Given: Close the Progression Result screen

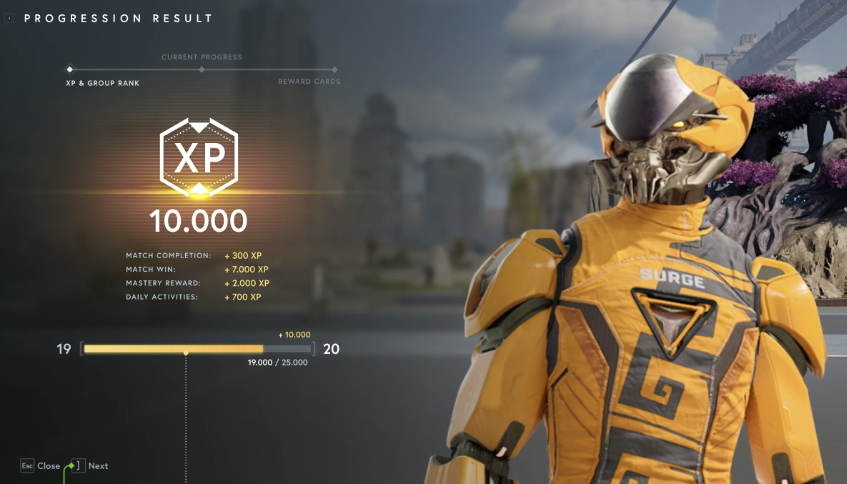Looking at the screenshot, I should tap(40, 466).
